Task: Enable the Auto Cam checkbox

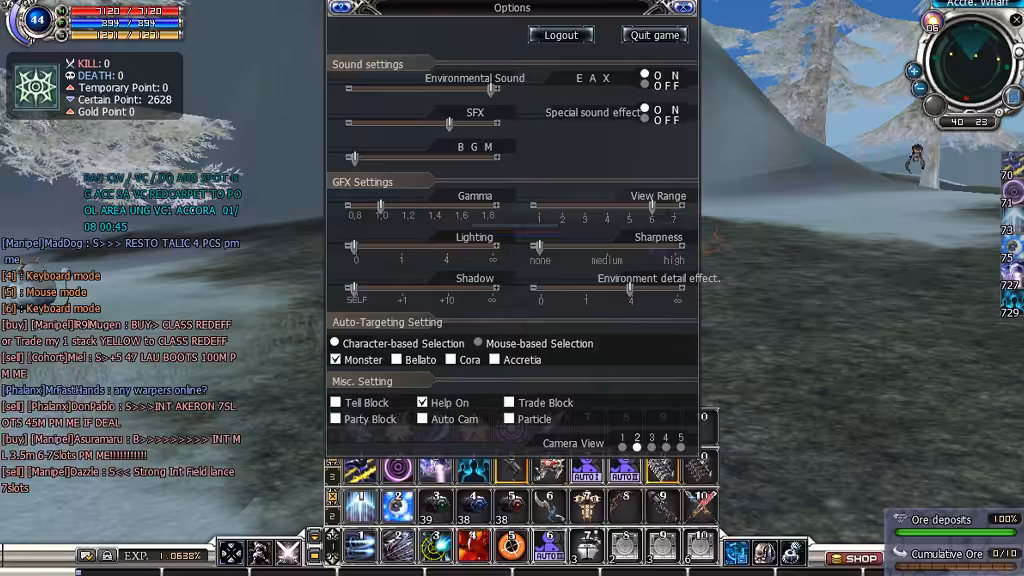Action: 422,418
